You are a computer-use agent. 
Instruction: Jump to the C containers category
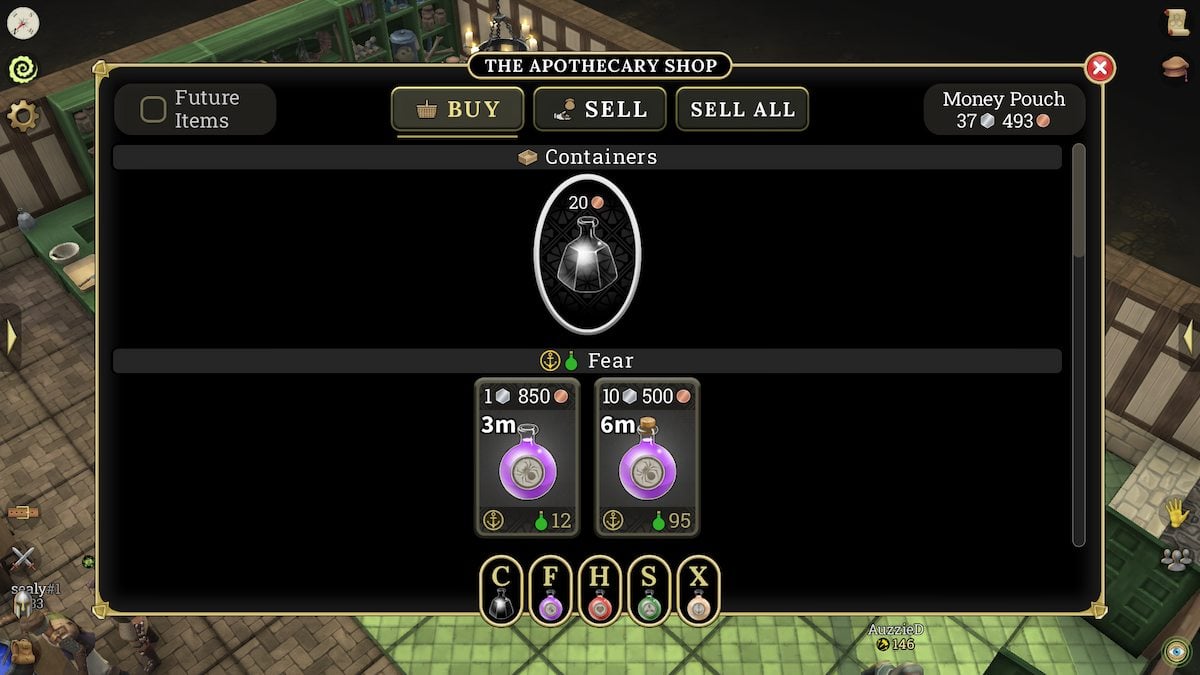pos(501,590)
